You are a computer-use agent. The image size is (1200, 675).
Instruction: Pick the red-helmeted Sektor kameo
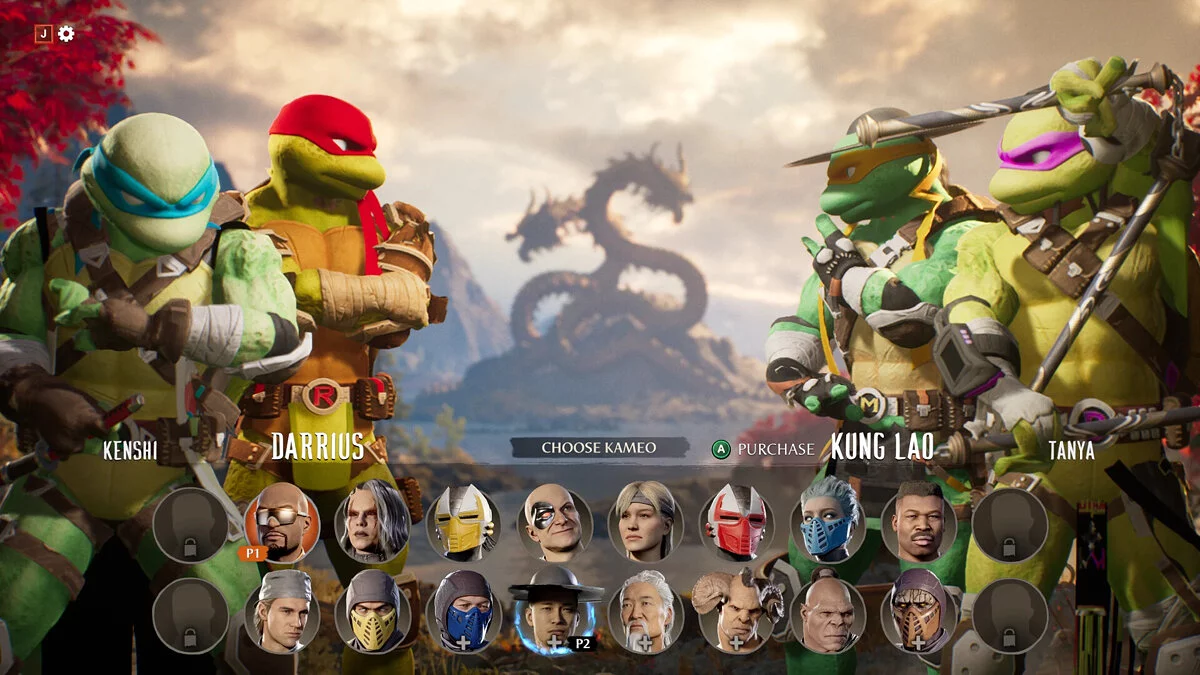[x=737, y=522]
